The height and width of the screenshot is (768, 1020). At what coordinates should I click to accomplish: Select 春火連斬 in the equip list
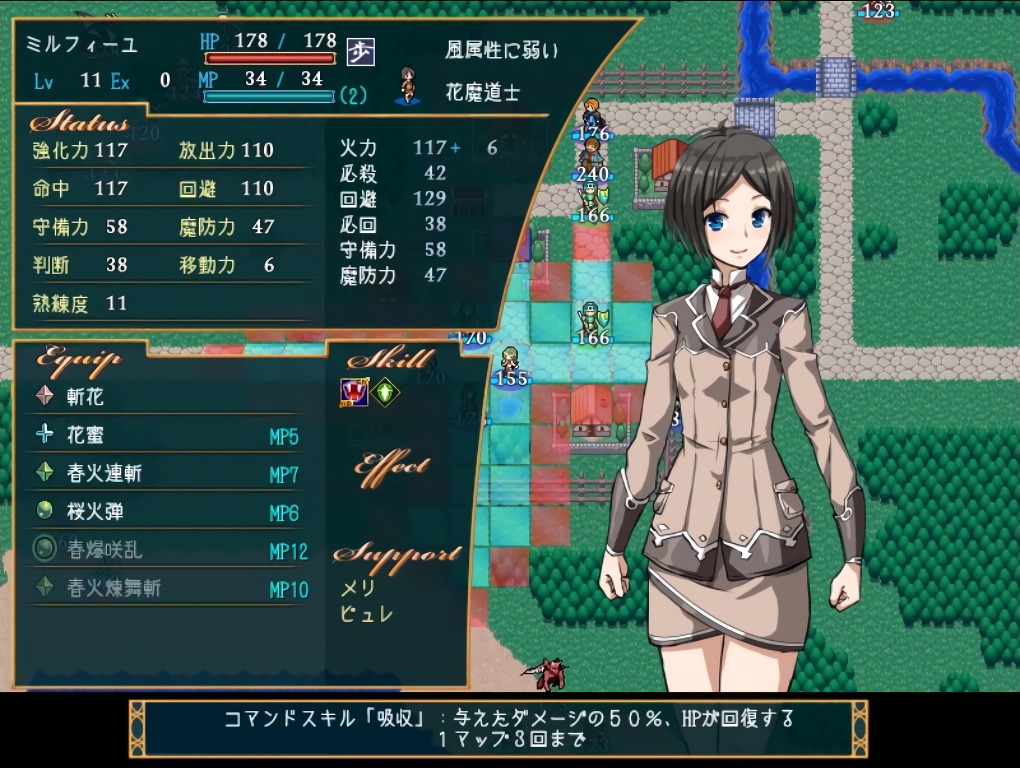103,474
